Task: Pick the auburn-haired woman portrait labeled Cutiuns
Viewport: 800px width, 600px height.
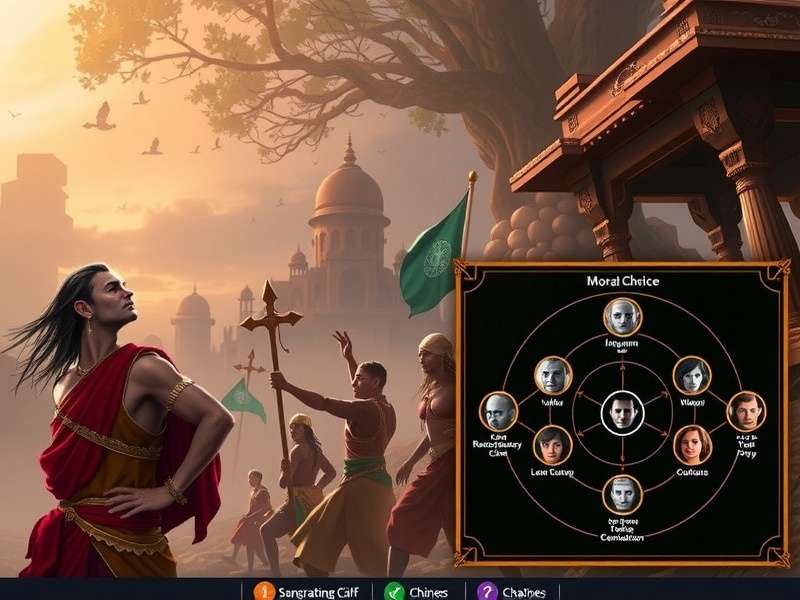Action: 692,444
